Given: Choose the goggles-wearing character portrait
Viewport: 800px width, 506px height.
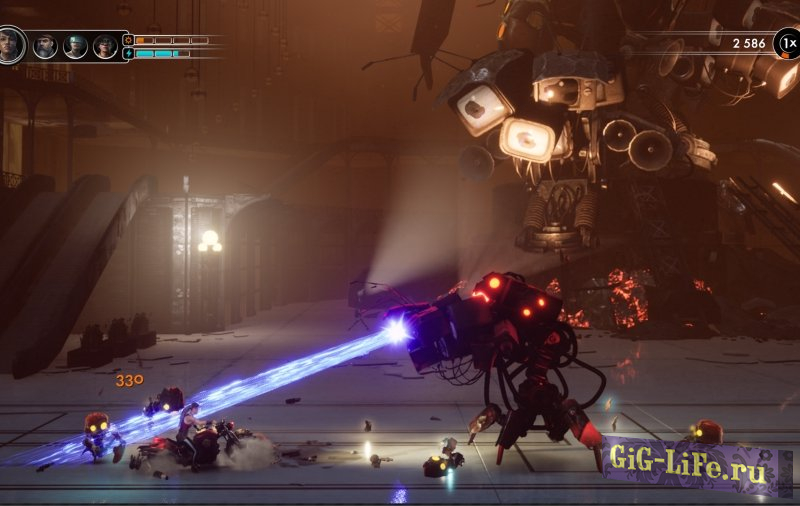Looking at the screenshot, I should pos(75,46).
